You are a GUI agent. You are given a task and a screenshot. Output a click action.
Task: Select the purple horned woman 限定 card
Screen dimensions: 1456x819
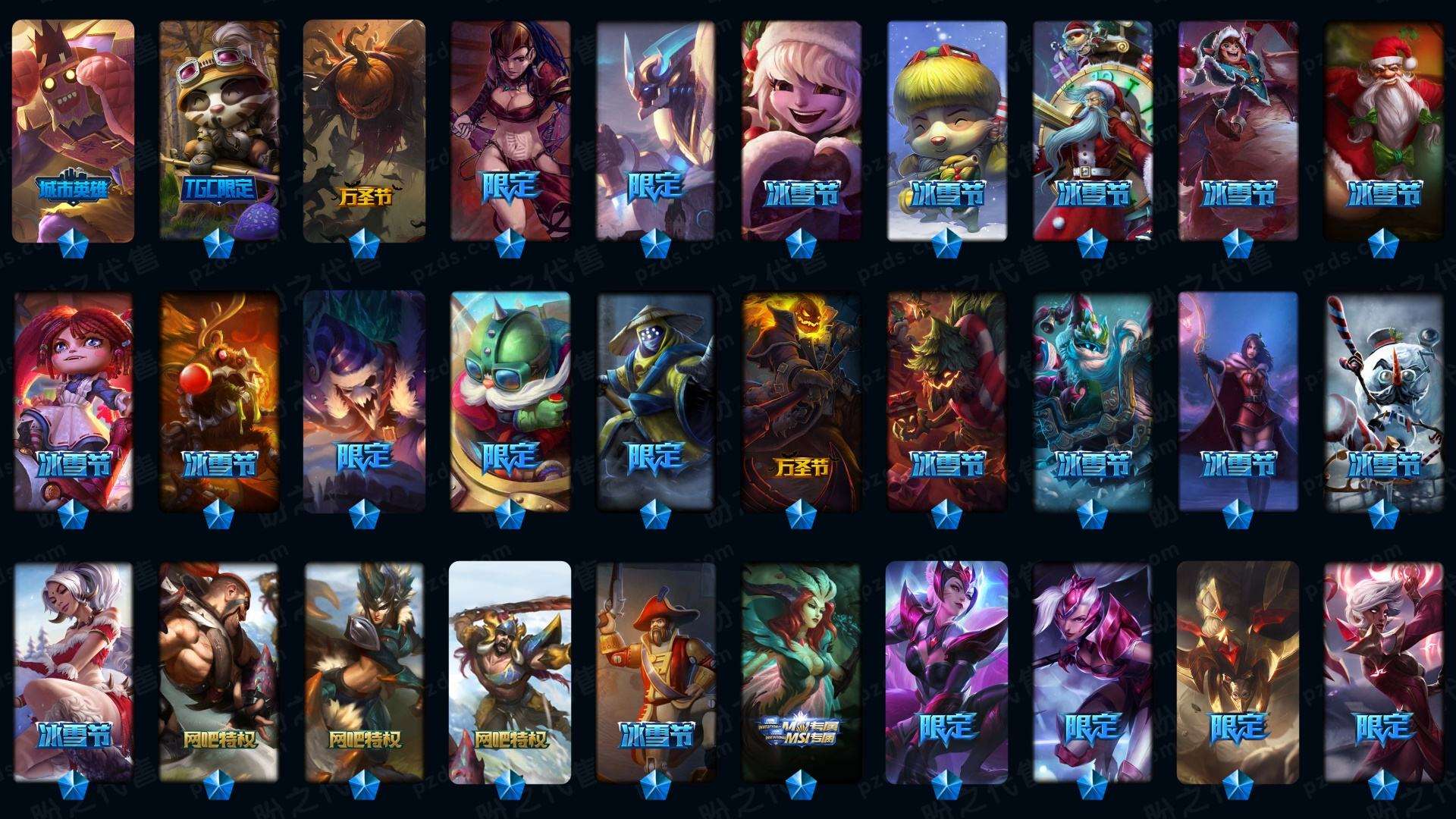947,672
